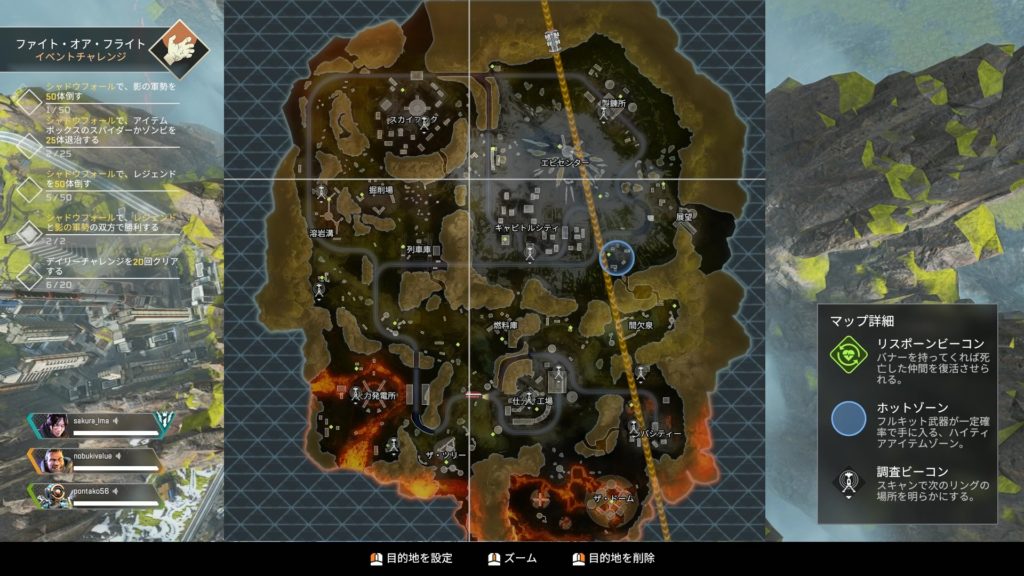Click the エピセンター location label
Screen dimensions: 1024x576
pos(564,161)
